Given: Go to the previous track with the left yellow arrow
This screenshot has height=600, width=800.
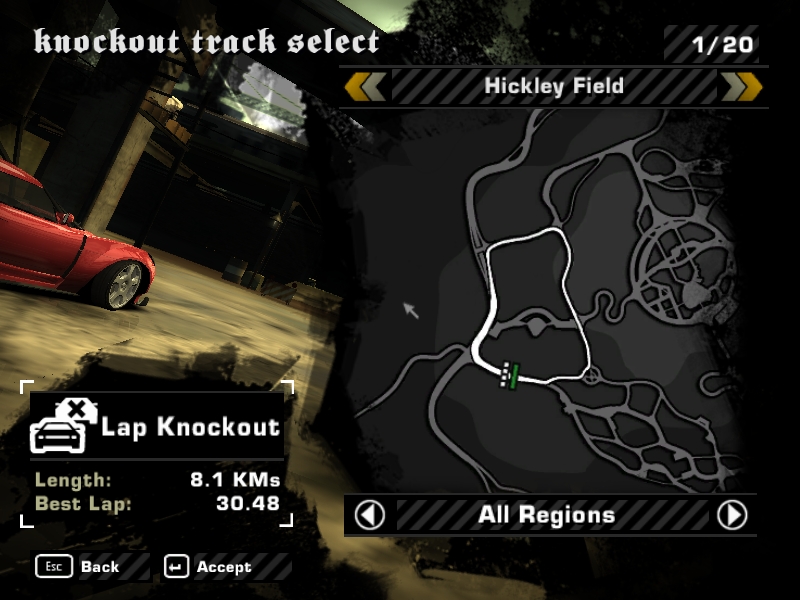Looking at the screenshot, I should point(365,87).
